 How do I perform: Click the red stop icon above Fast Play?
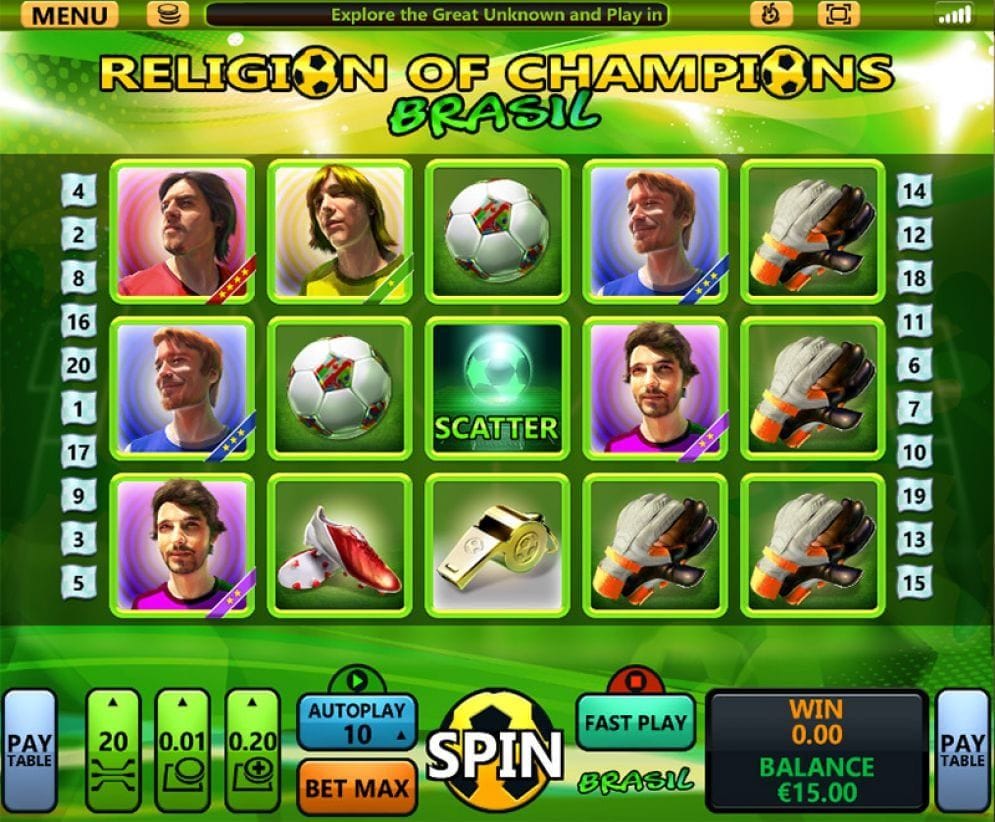pyautogui.click(x=635, y=679)
